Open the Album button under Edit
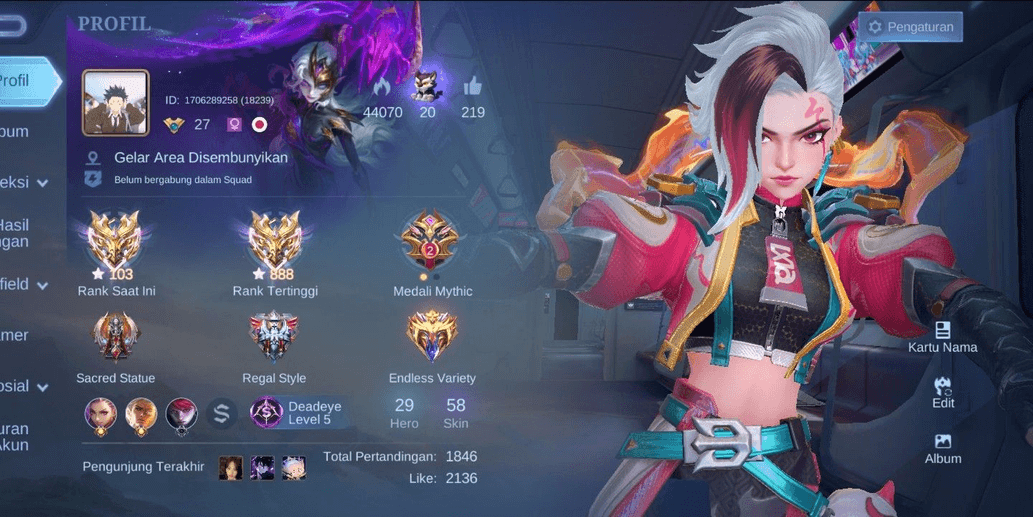The width and height of the screenshot is (1033, 517). [x=942, y=448]
